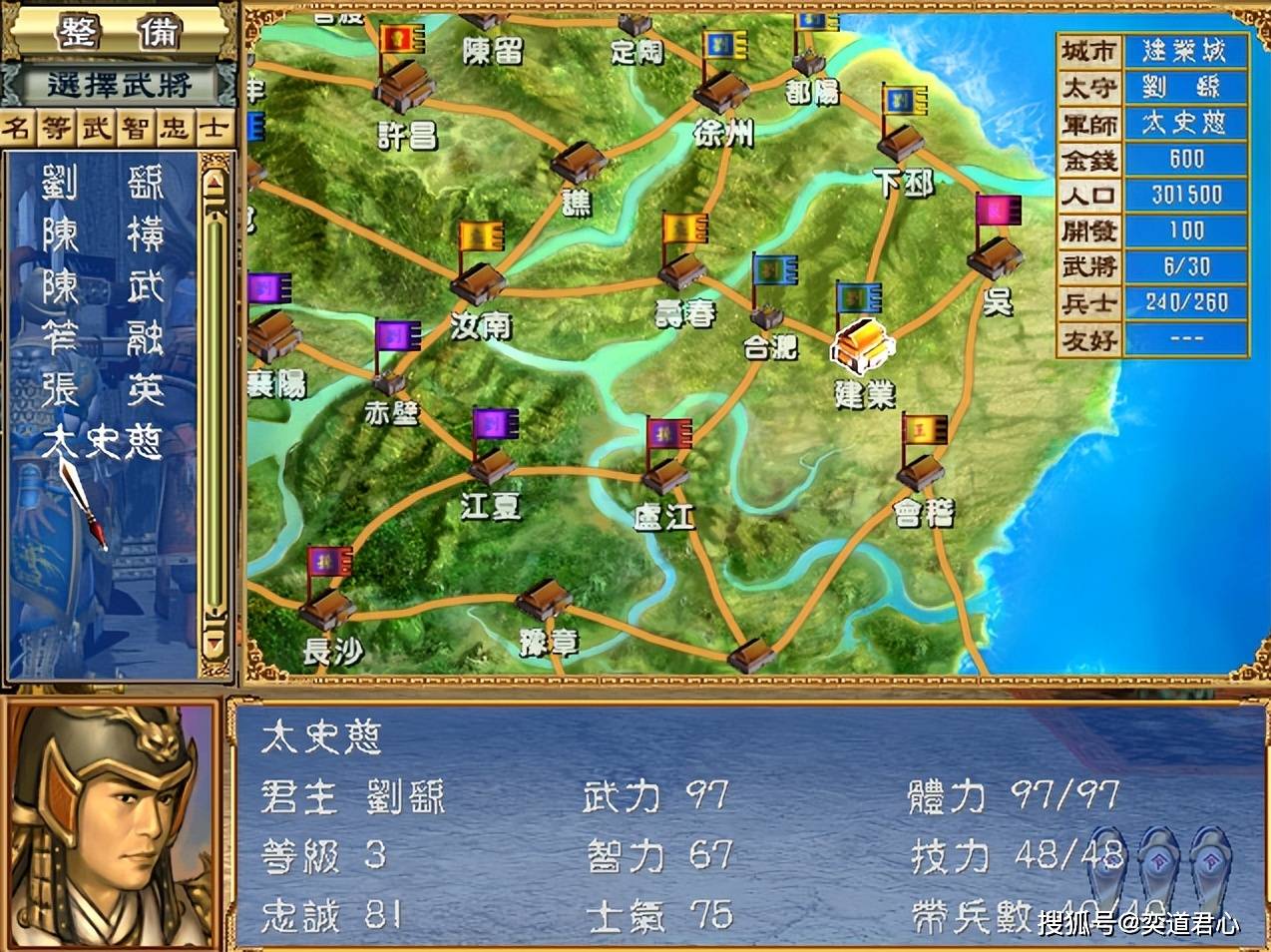Choose general 張英 from the list
1271x952 pixels.
click(103, 389)
